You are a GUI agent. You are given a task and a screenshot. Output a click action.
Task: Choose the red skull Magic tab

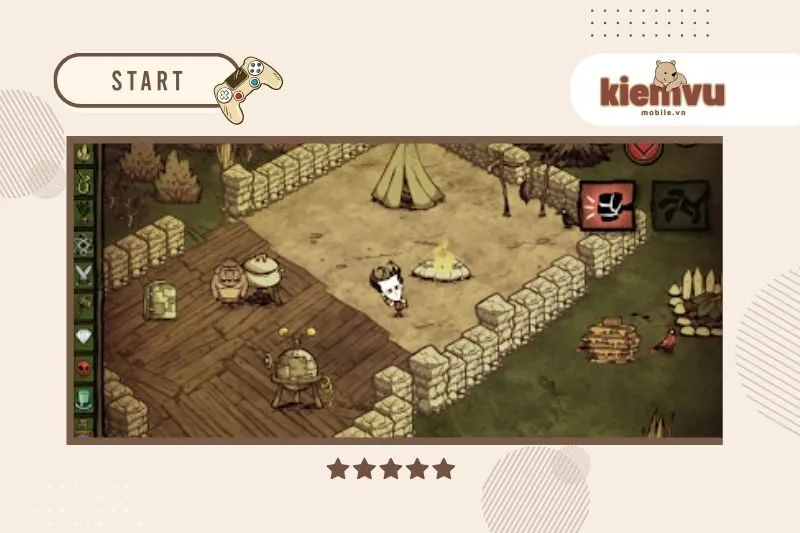[85, 368]
